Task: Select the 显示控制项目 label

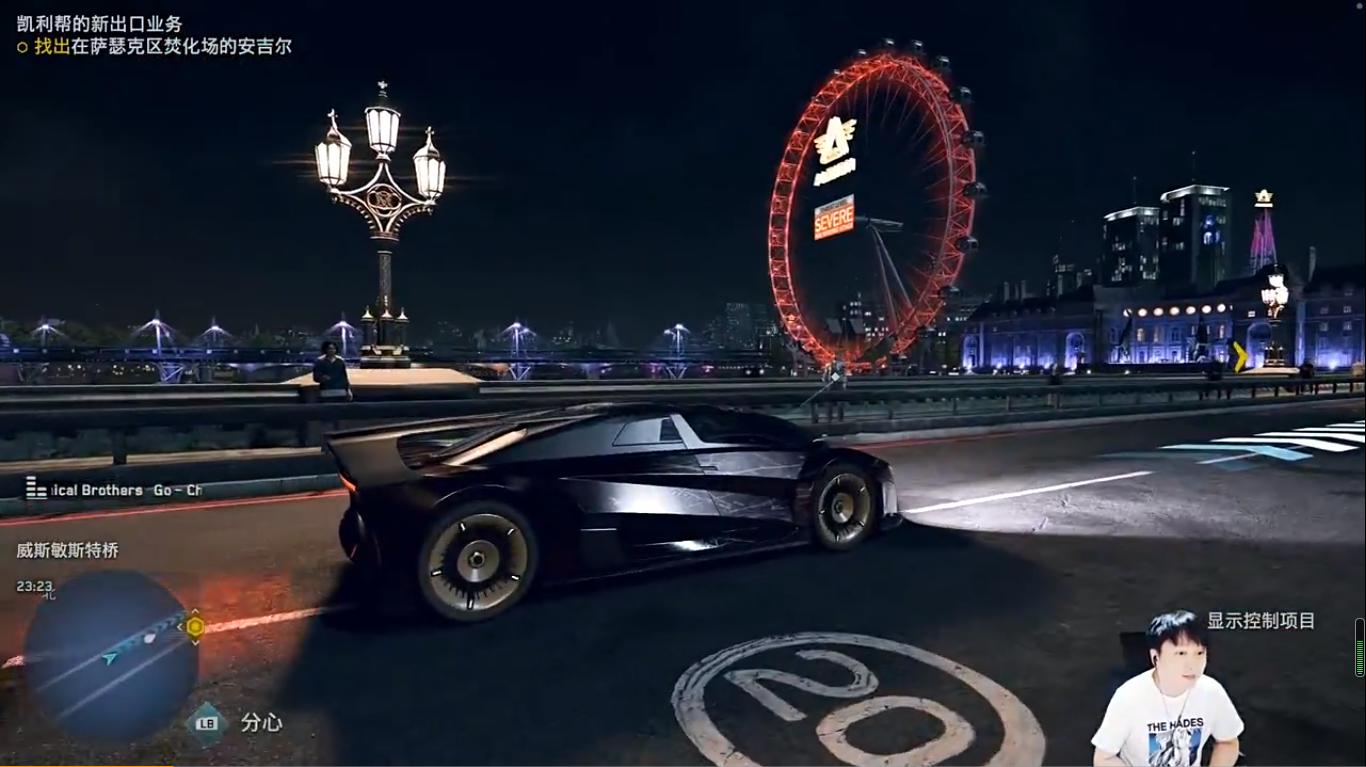Action: pos(1260,621)
